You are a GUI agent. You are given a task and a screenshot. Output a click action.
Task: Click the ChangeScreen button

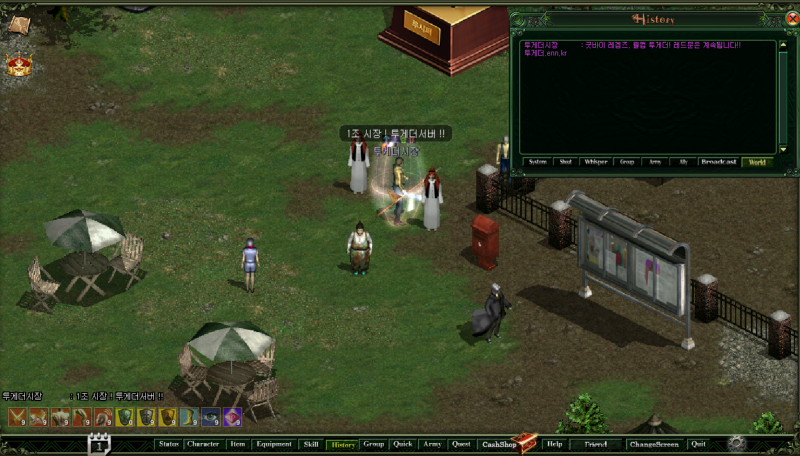coord(654,444)
